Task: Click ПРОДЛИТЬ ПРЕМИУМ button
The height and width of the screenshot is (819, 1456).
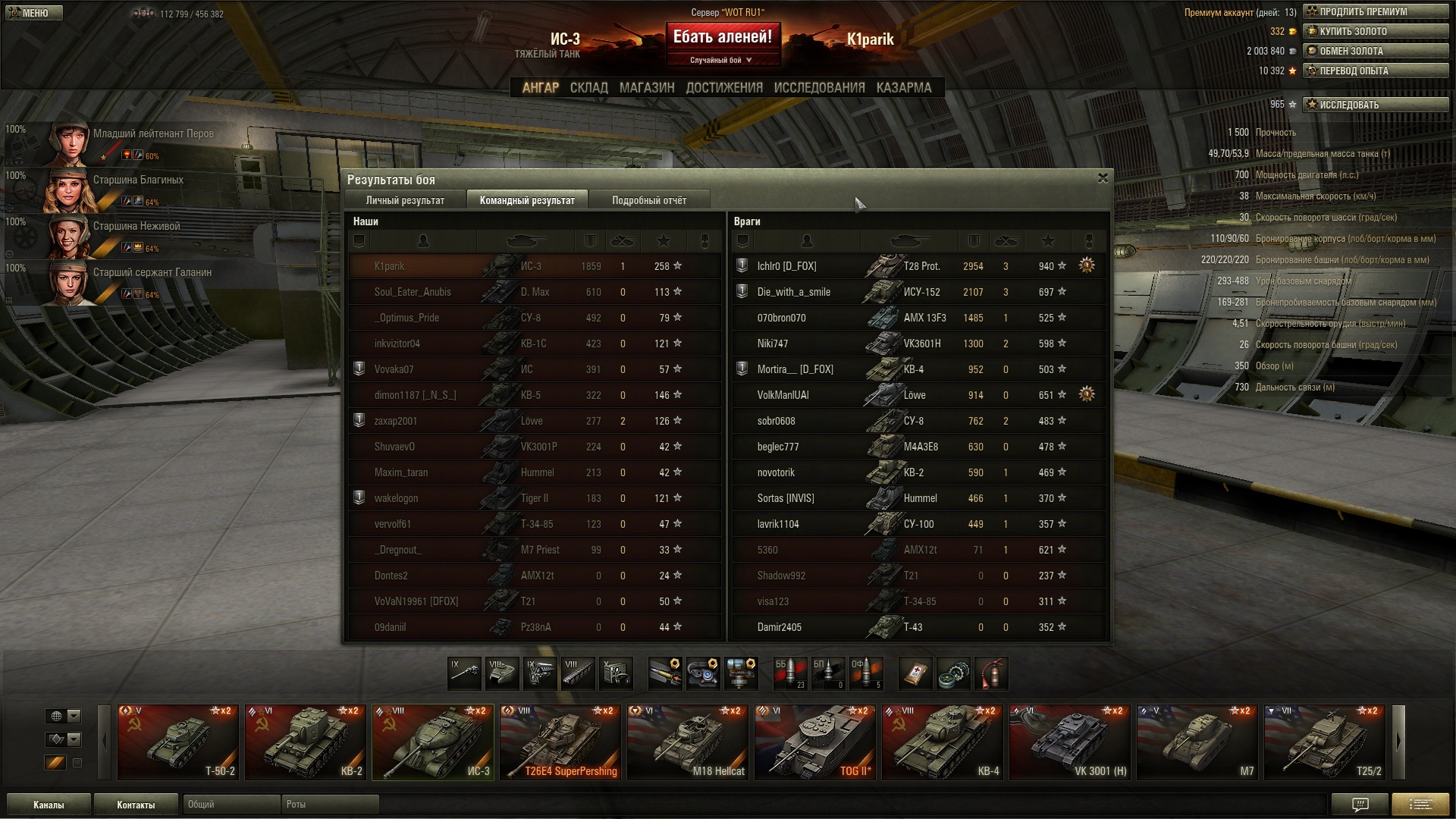Action: 1375,11
